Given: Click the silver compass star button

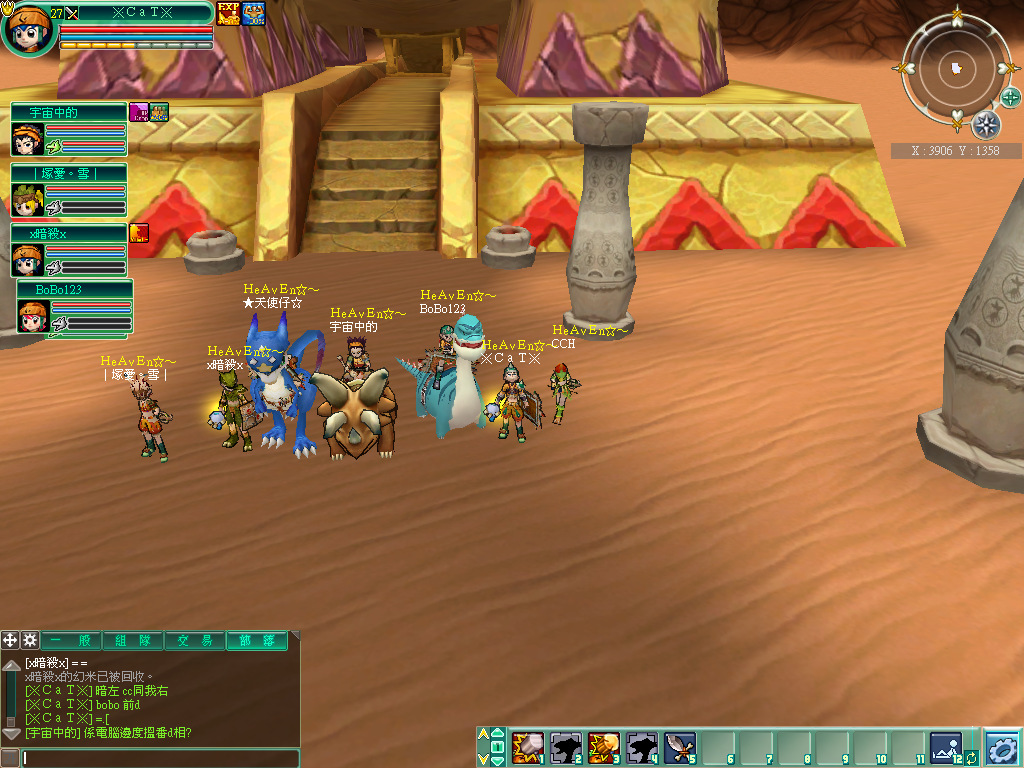Looking at the screenshot, I should tap(986, 125).
